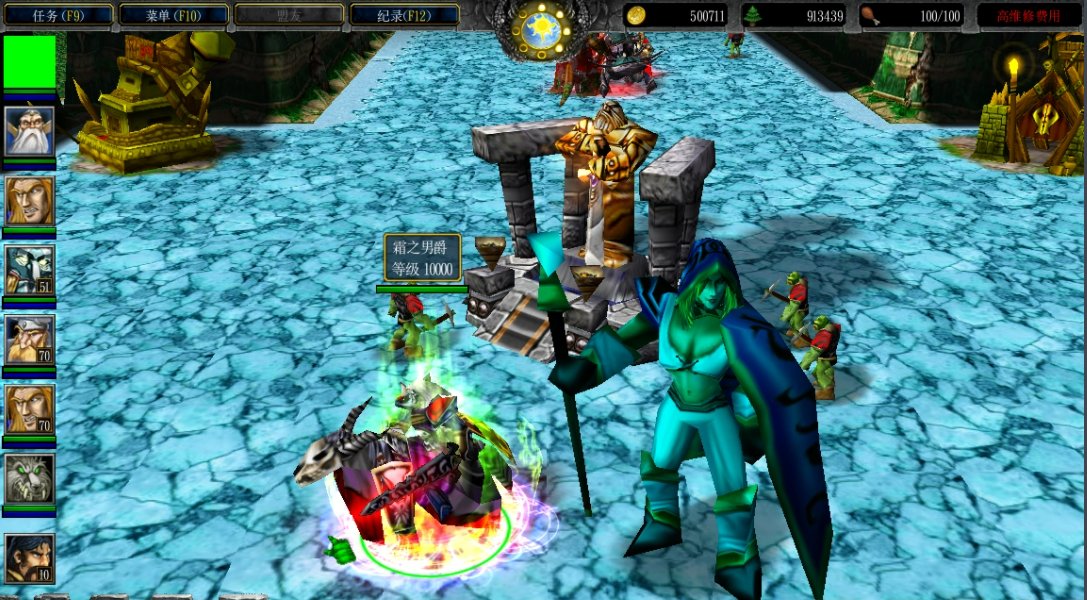Select the level 10 dark-haired hero portrait
Viewport: 1087px width, 600px height.
[29, 558]
